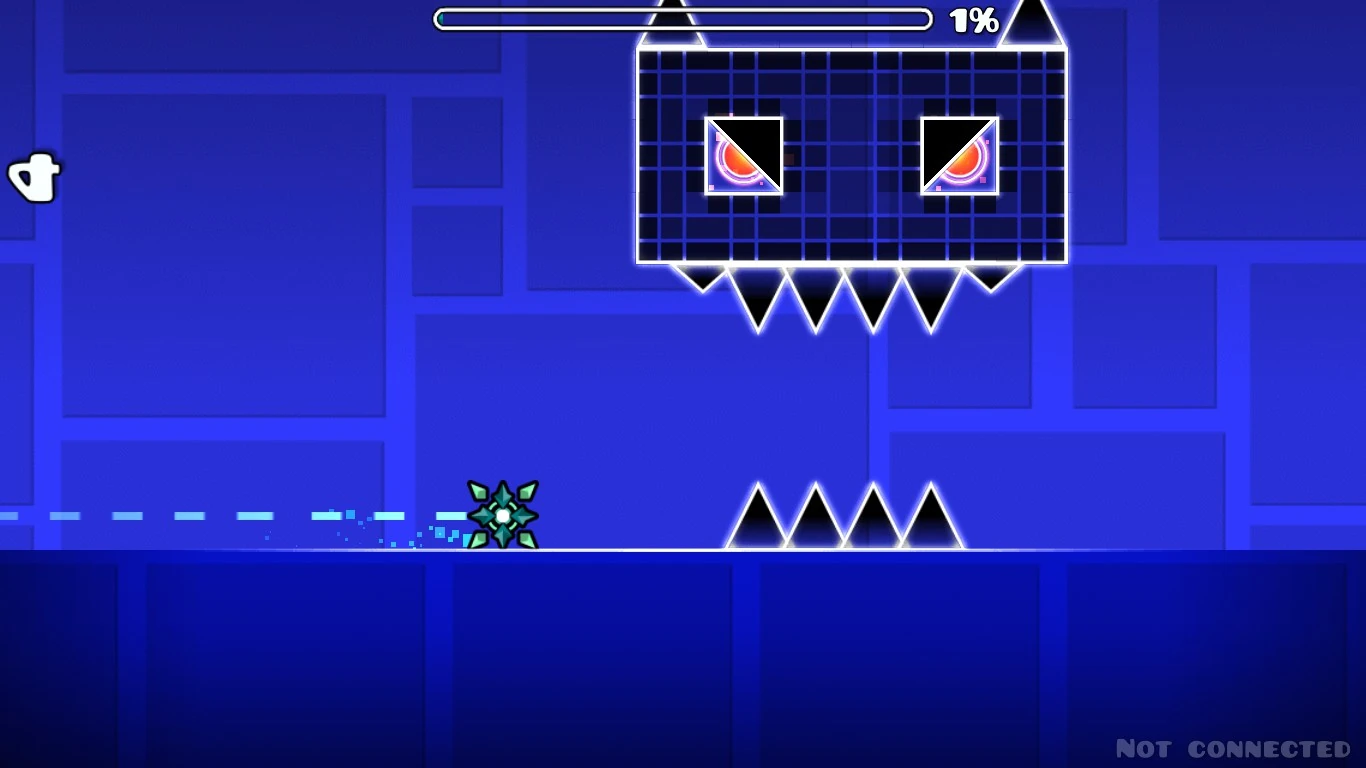Click the white secret collectible icon
The width and height of the screenshot is (1366, 768).
pos(36,176)
